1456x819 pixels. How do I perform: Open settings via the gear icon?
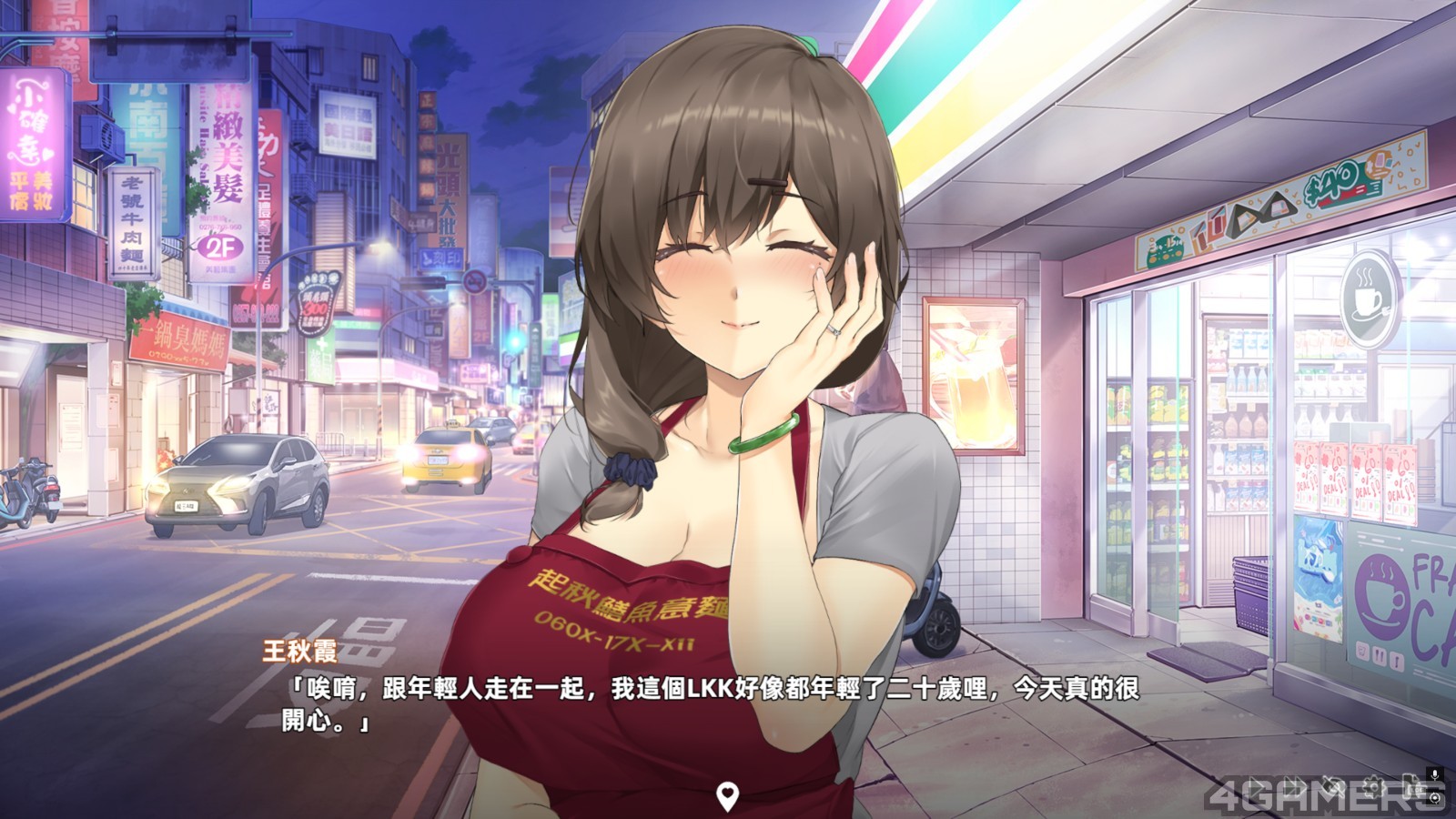1373,787
